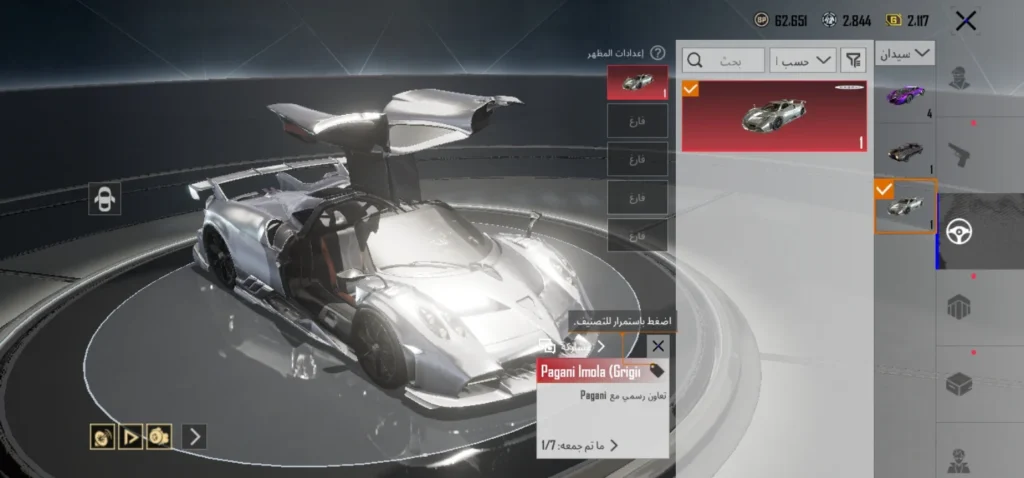Viewport: 1024px width, 478px height.
Task: Play the vehicle preview animation
Action: 130,436
